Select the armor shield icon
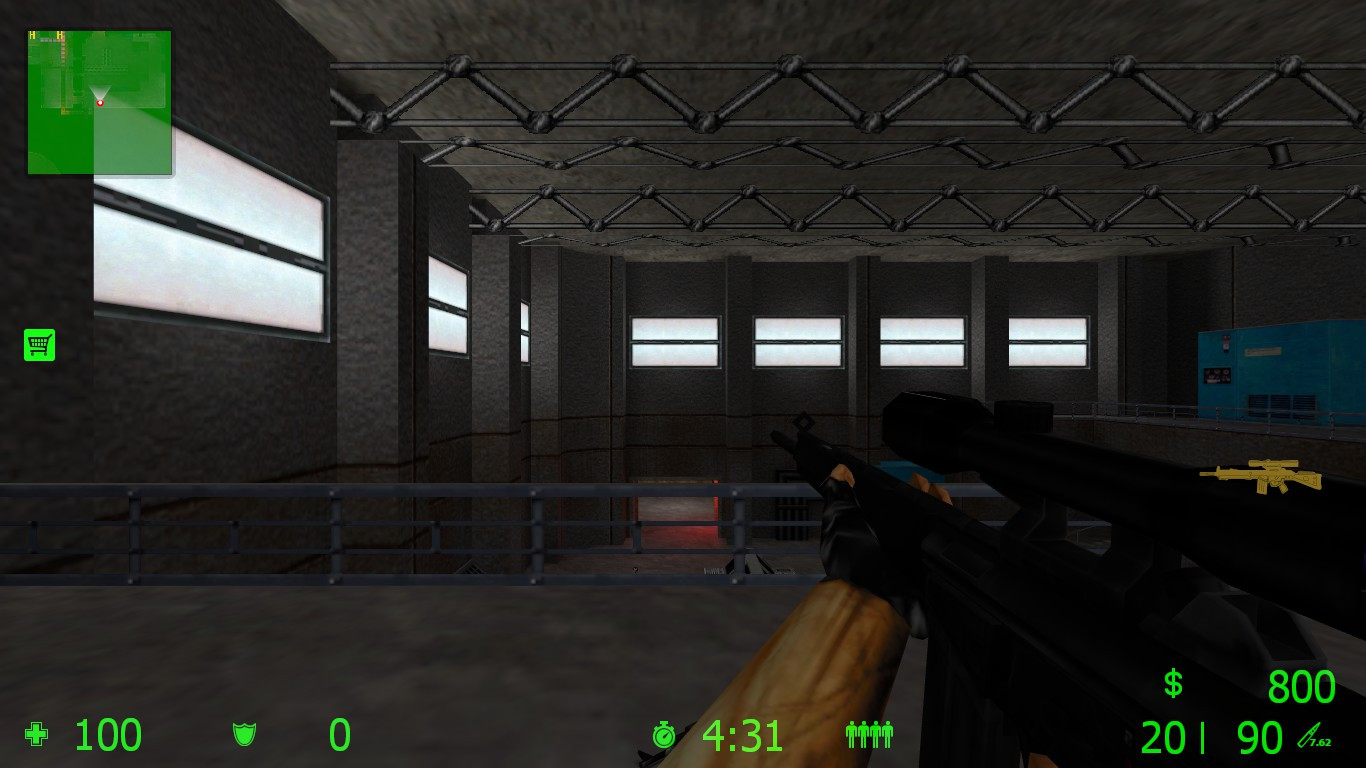Screen dimensions: 1366x768 tap(245, 734)
